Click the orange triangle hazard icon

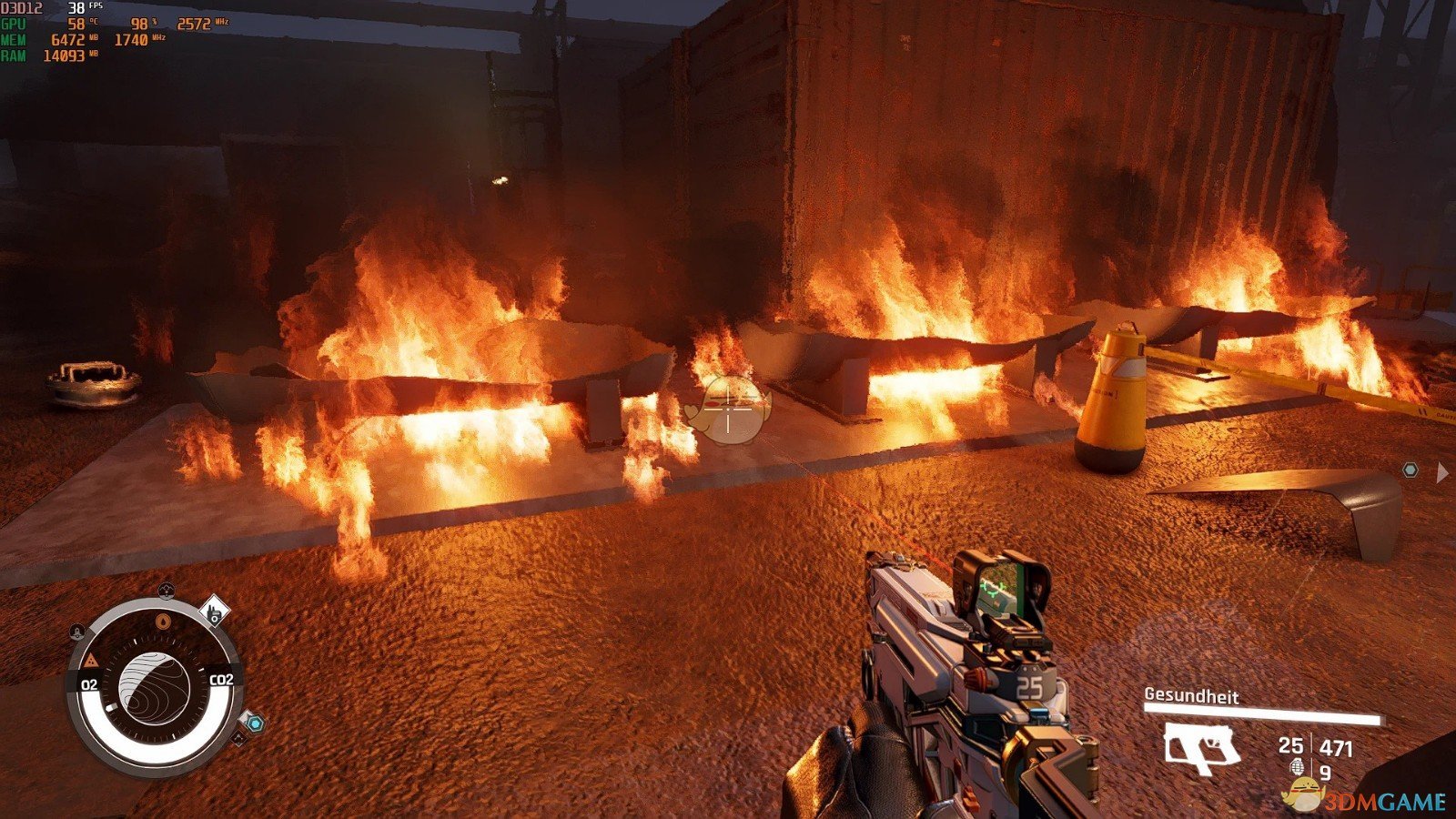point(91,659)
